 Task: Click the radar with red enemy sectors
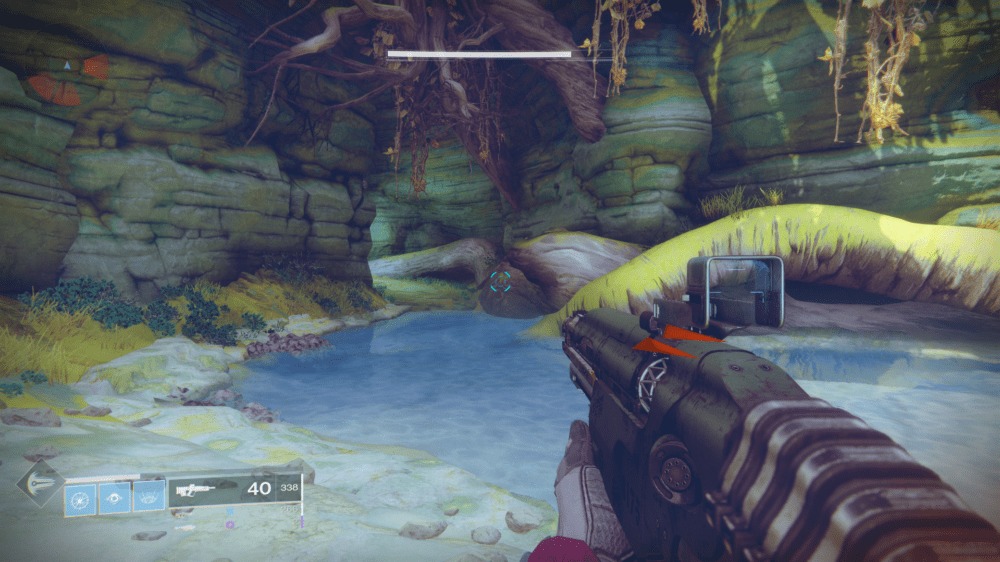[67, 78]
